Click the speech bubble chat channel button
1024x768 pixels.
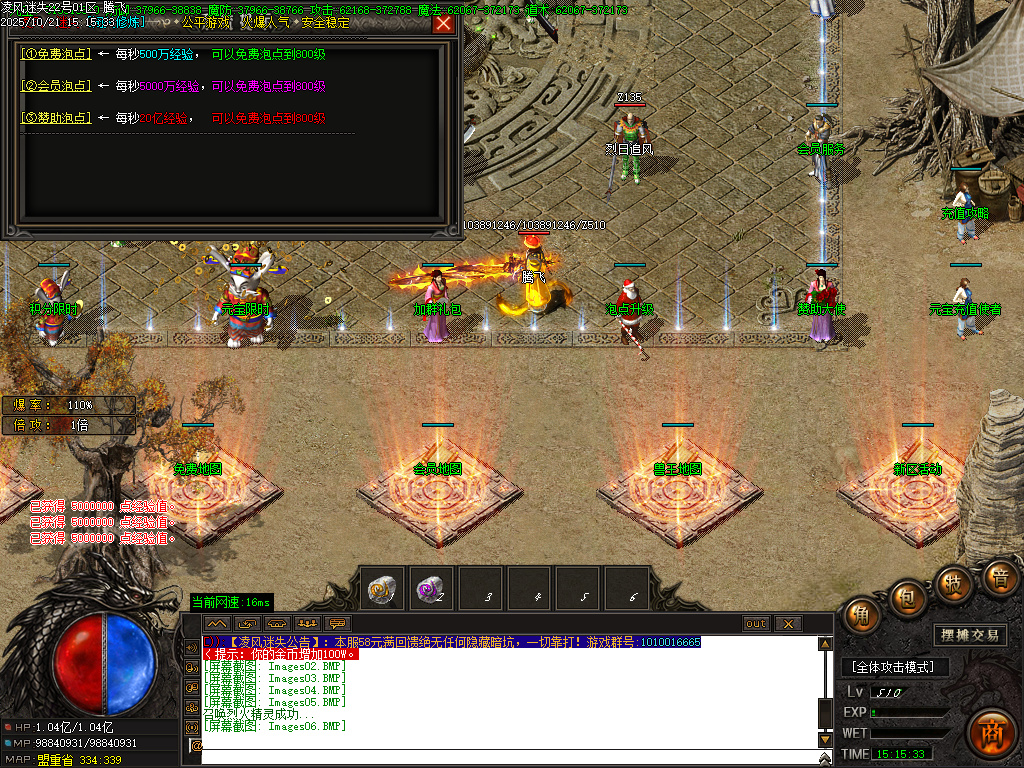[x=335, y=624]
